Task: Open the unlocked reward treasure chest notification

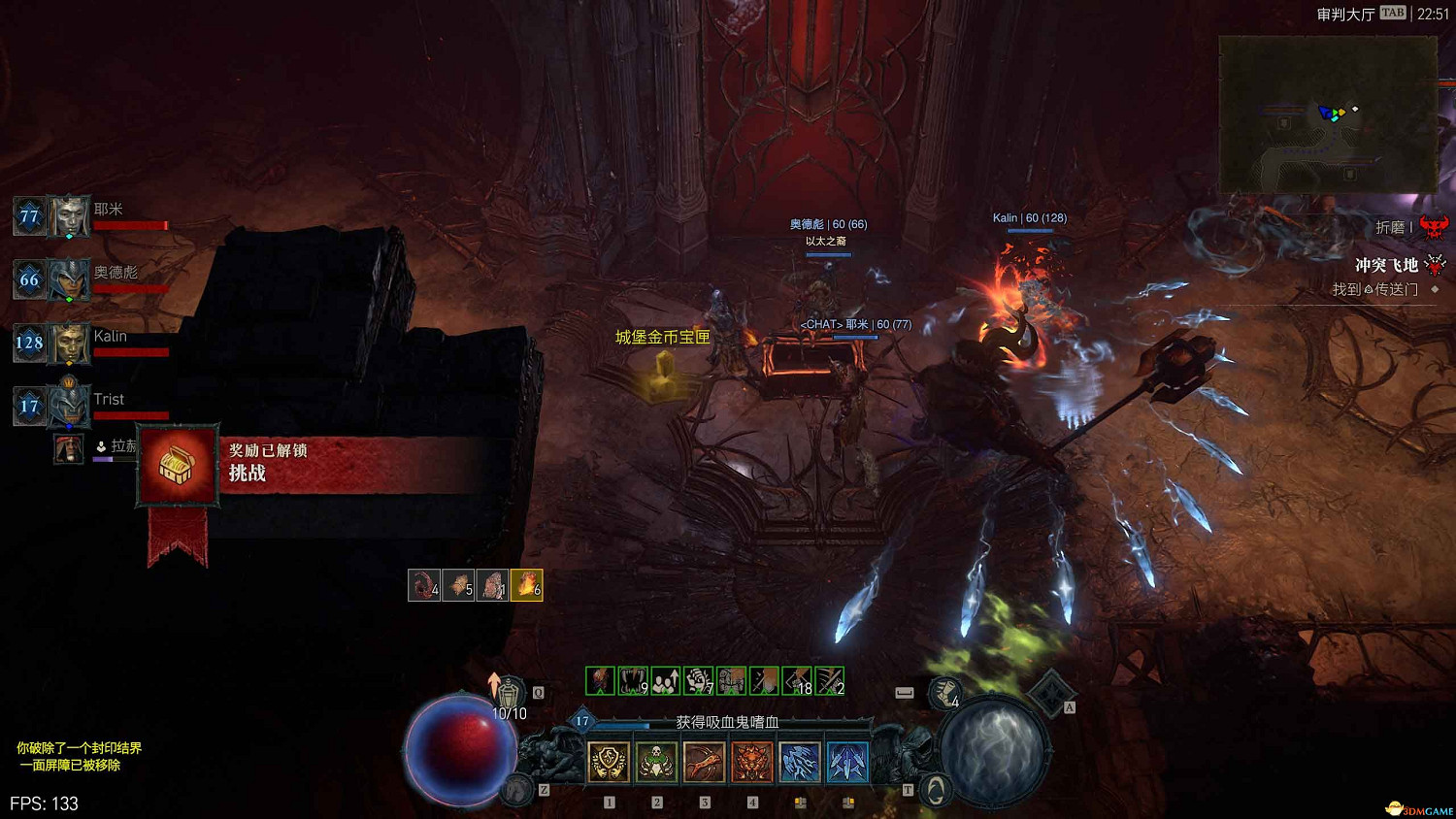Action: point(177,466)
